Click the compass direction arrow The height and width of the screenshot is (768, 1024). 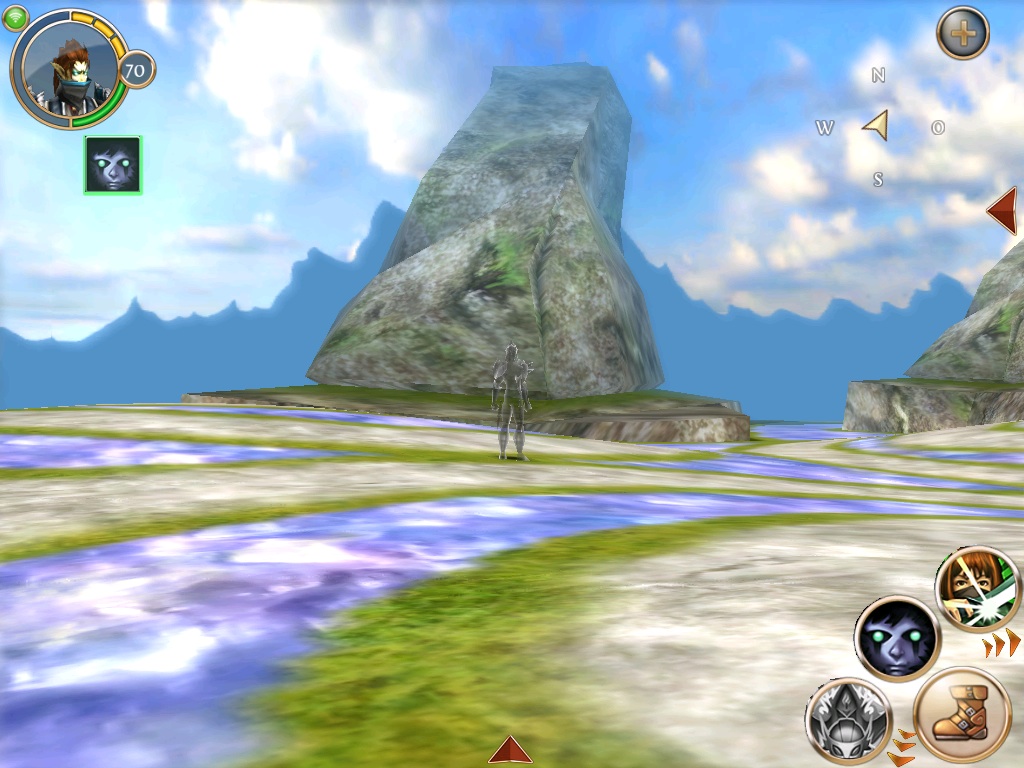click(876, 125)
